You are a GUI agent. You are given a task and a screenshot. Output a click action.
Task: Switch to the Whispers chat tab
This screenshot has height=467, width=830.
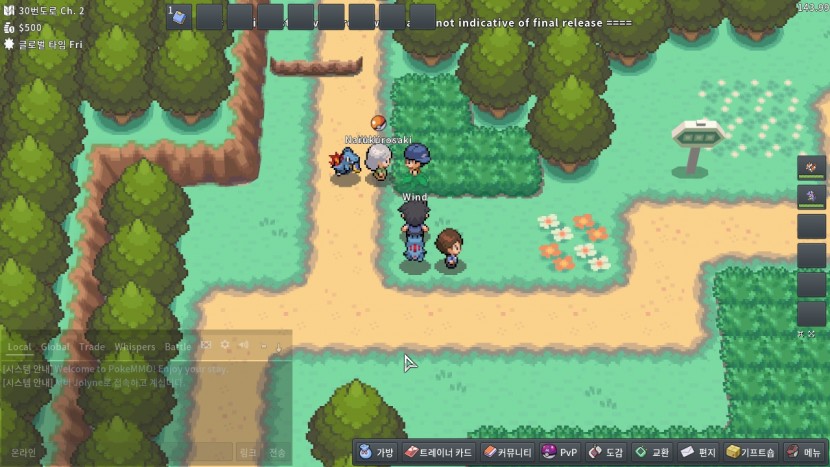(135, 347)
